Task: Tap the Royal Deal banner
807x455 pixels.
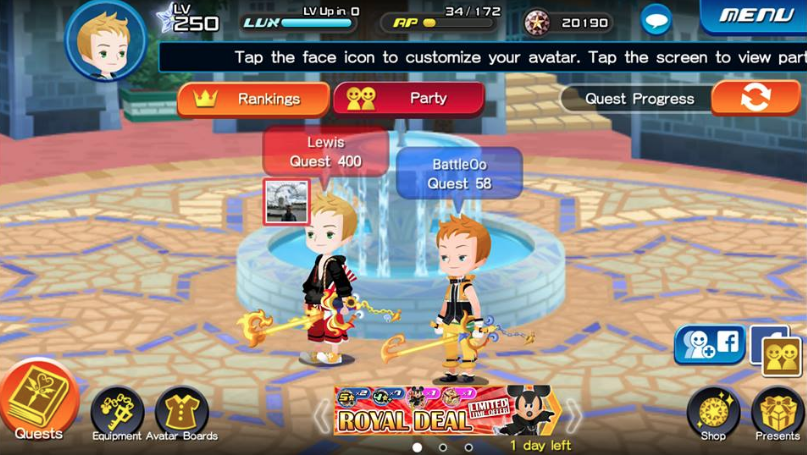Action: tap(446, 412)
